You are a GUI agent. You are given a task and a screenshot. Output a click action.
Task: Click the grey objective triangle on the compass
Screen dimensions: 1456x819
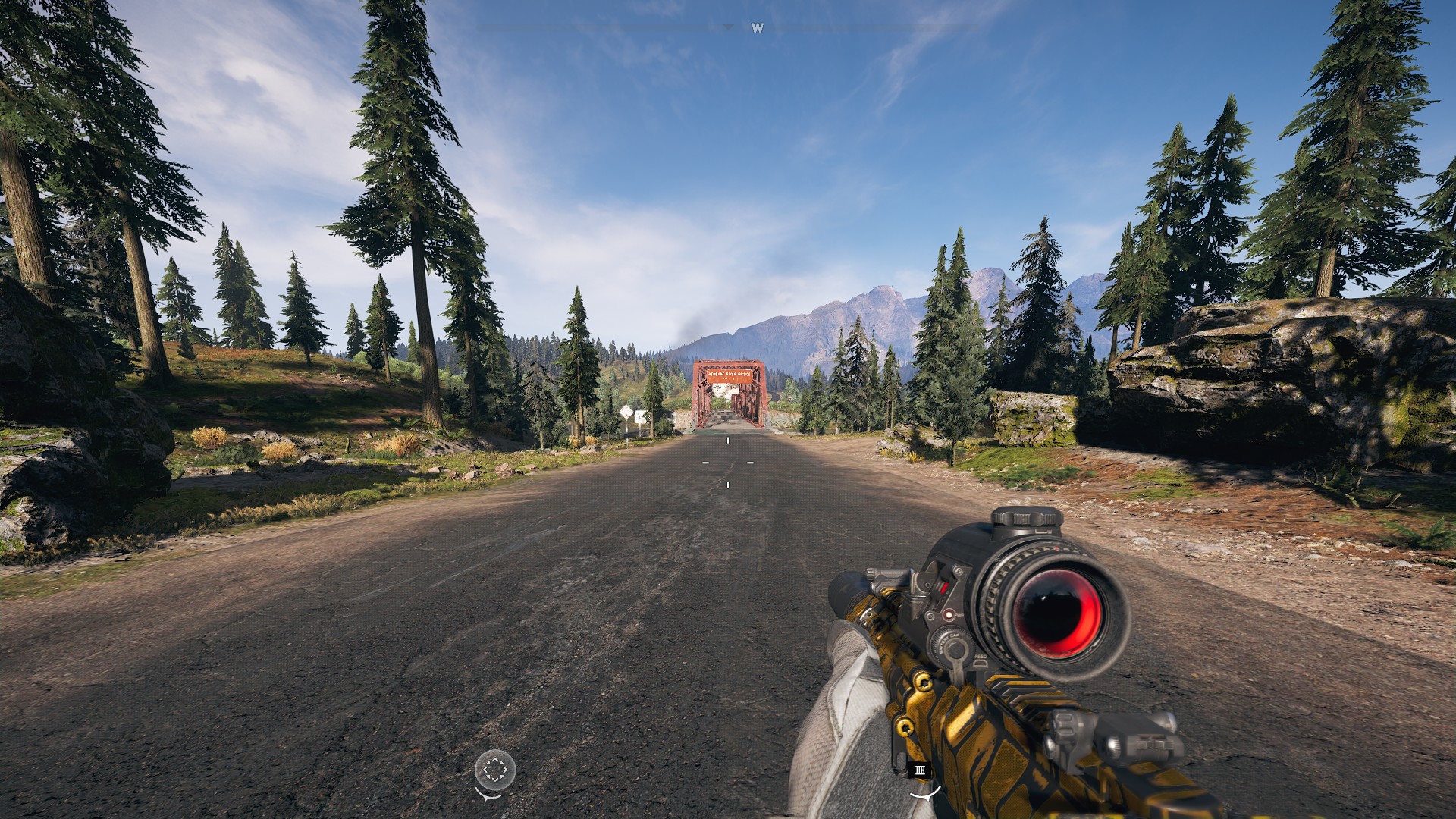729,27
